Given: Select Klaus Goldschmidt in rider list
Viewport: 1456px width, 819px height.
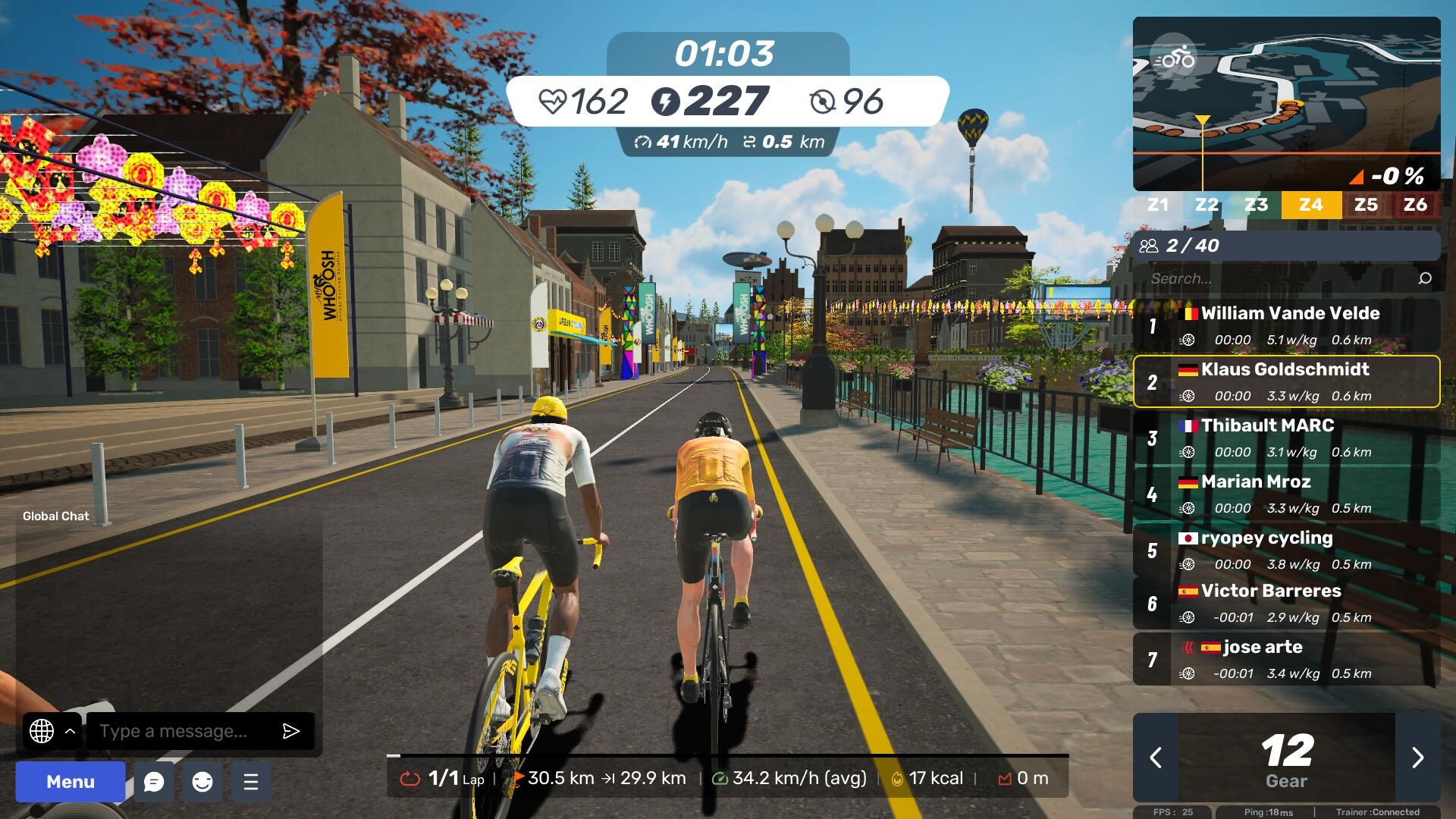Looking at the screenshot, I should point(1286,381).
